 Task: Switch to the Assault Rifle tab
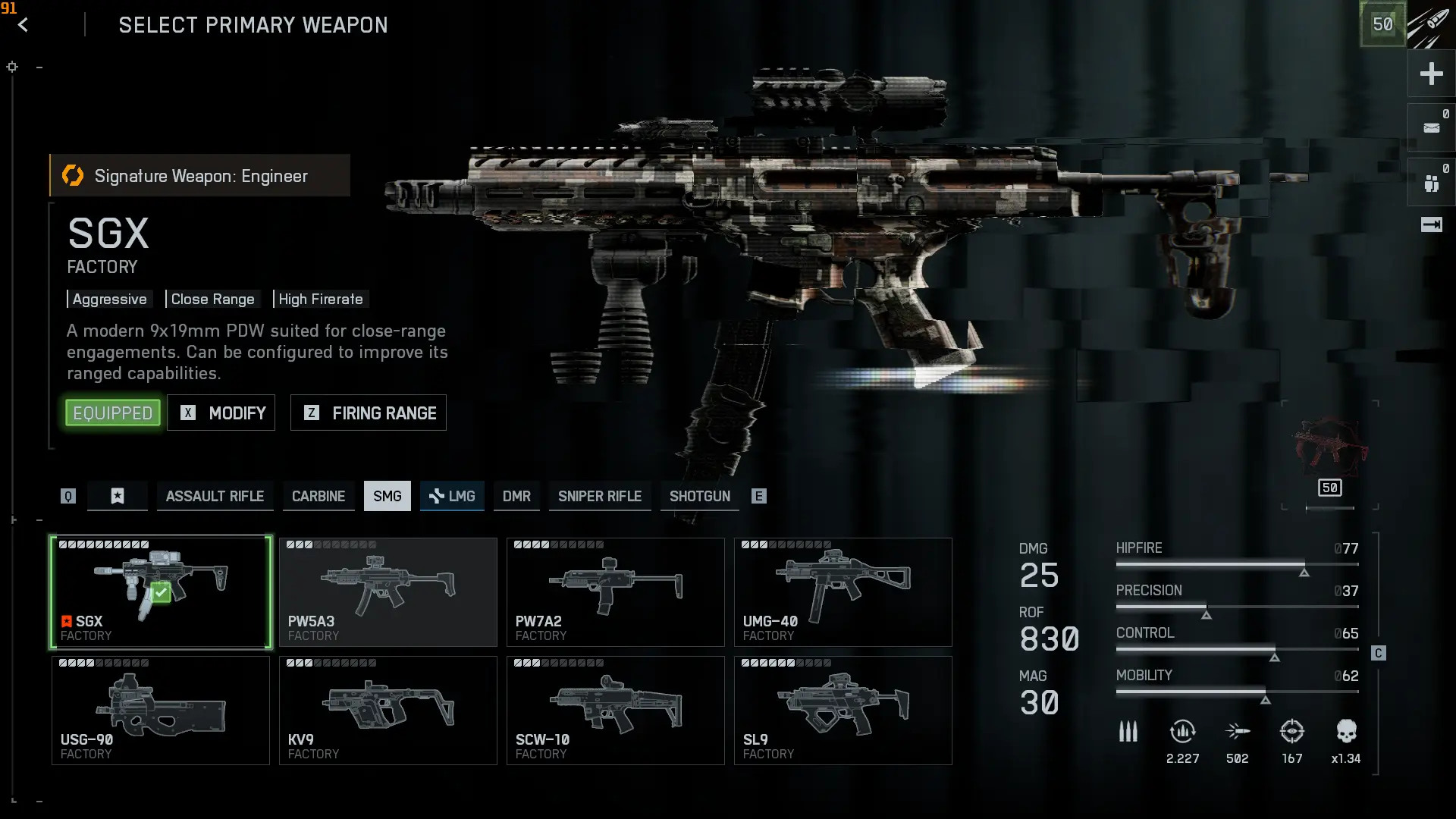click(x=215, y=496)
